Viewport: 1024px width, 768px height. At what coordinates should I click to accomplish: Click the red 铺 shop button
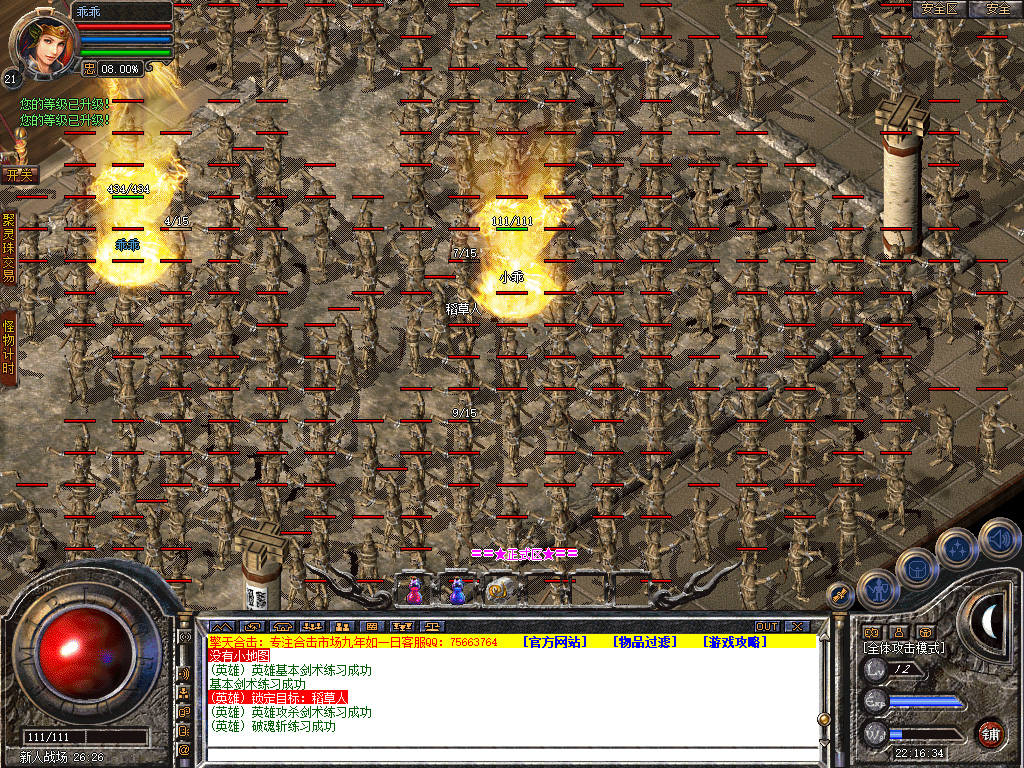990,732
